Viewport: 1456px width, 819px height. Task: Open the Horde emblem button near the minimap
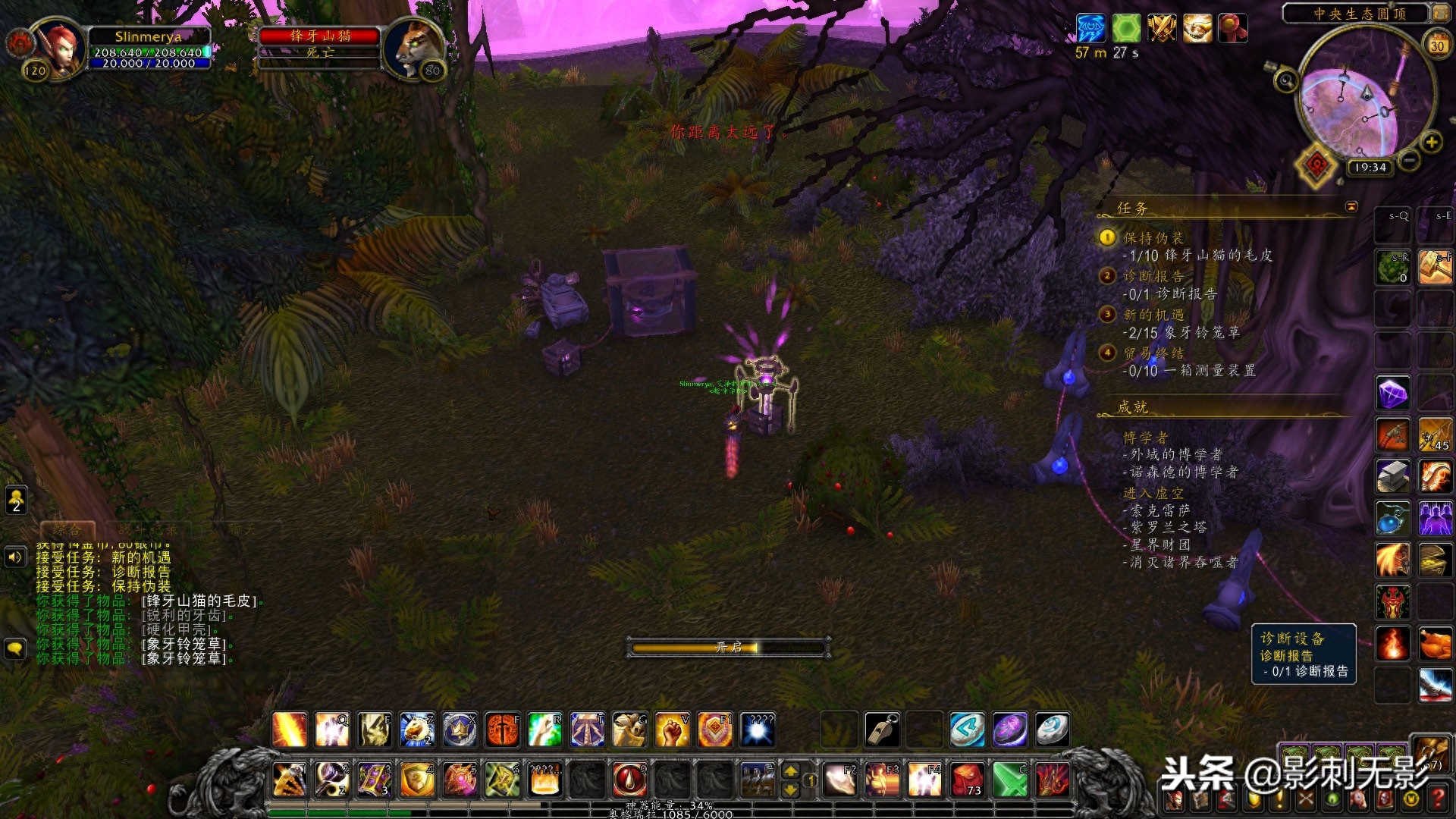tap(1316, 165)
